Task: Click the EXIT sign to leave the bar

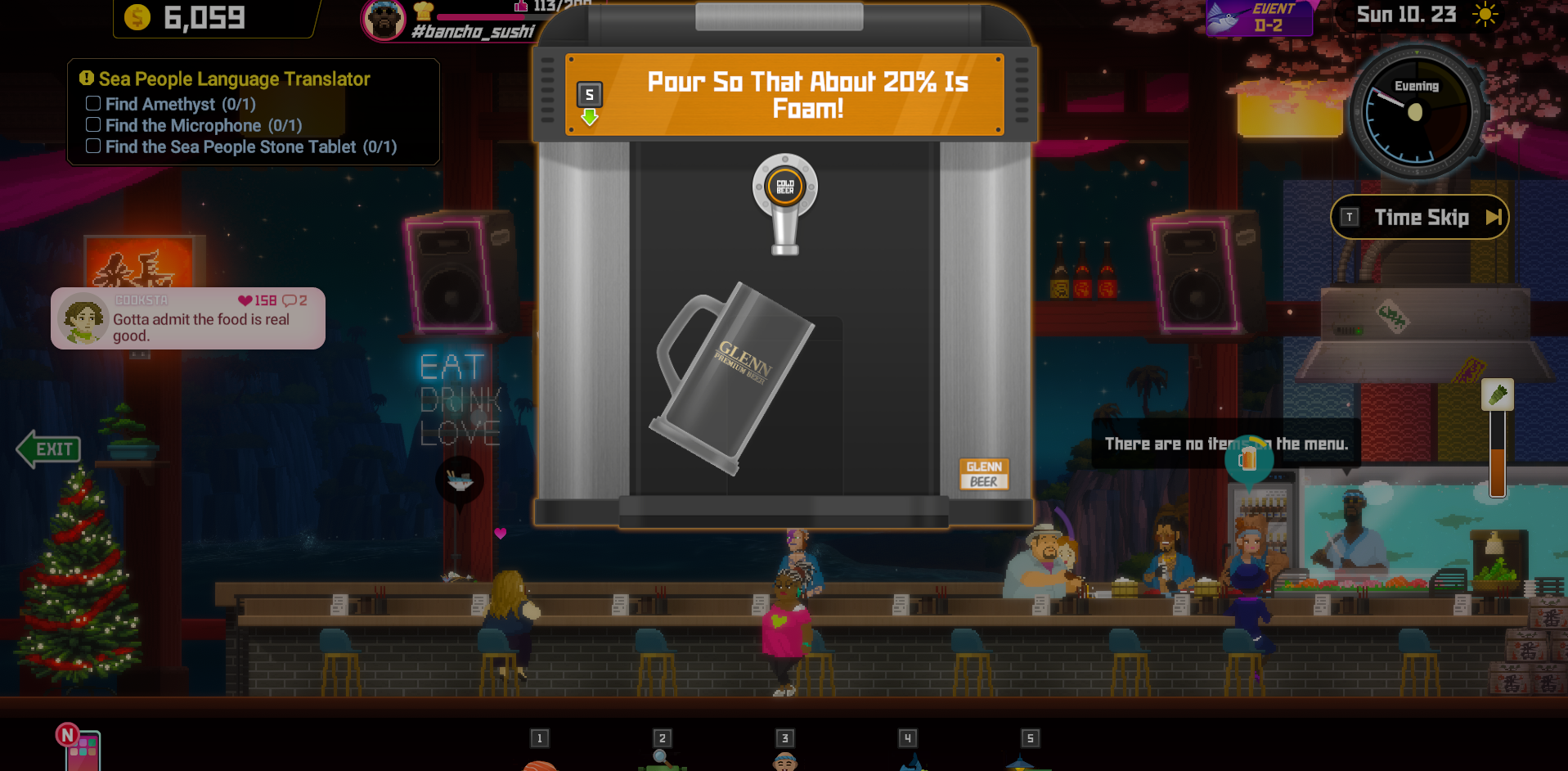Action: pyautogui.click(x=47, y=449)
